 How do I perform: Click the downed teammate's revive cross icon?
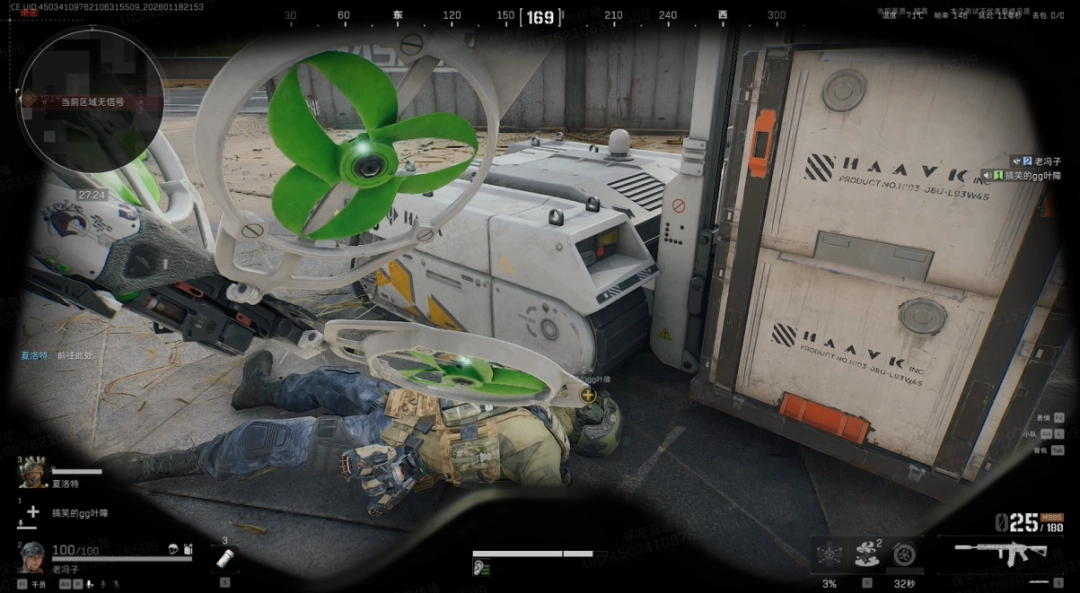coord(33,512)
